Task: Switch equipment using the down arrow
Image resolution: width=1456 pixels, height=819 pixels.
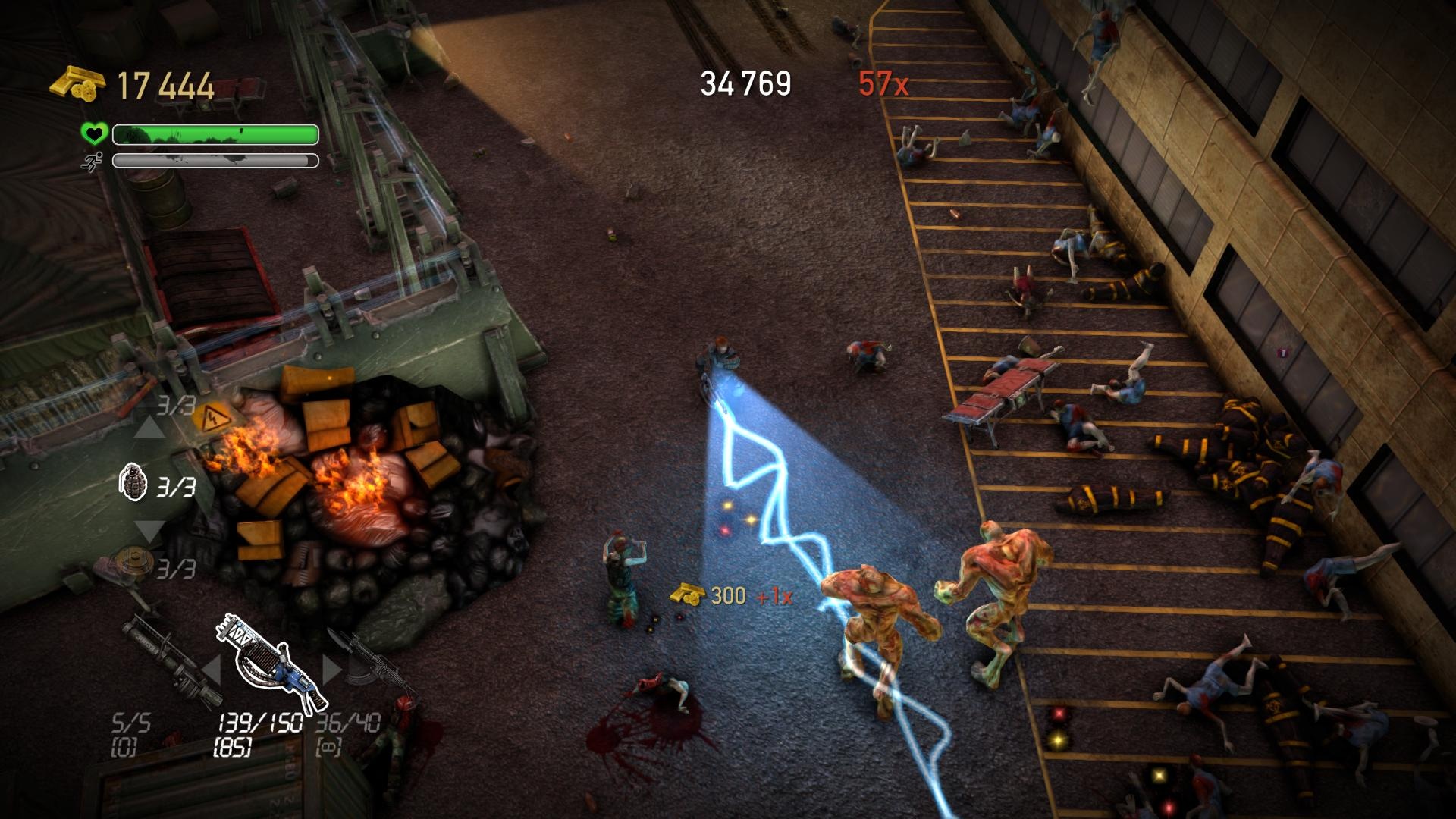Action: click(148, 531)
